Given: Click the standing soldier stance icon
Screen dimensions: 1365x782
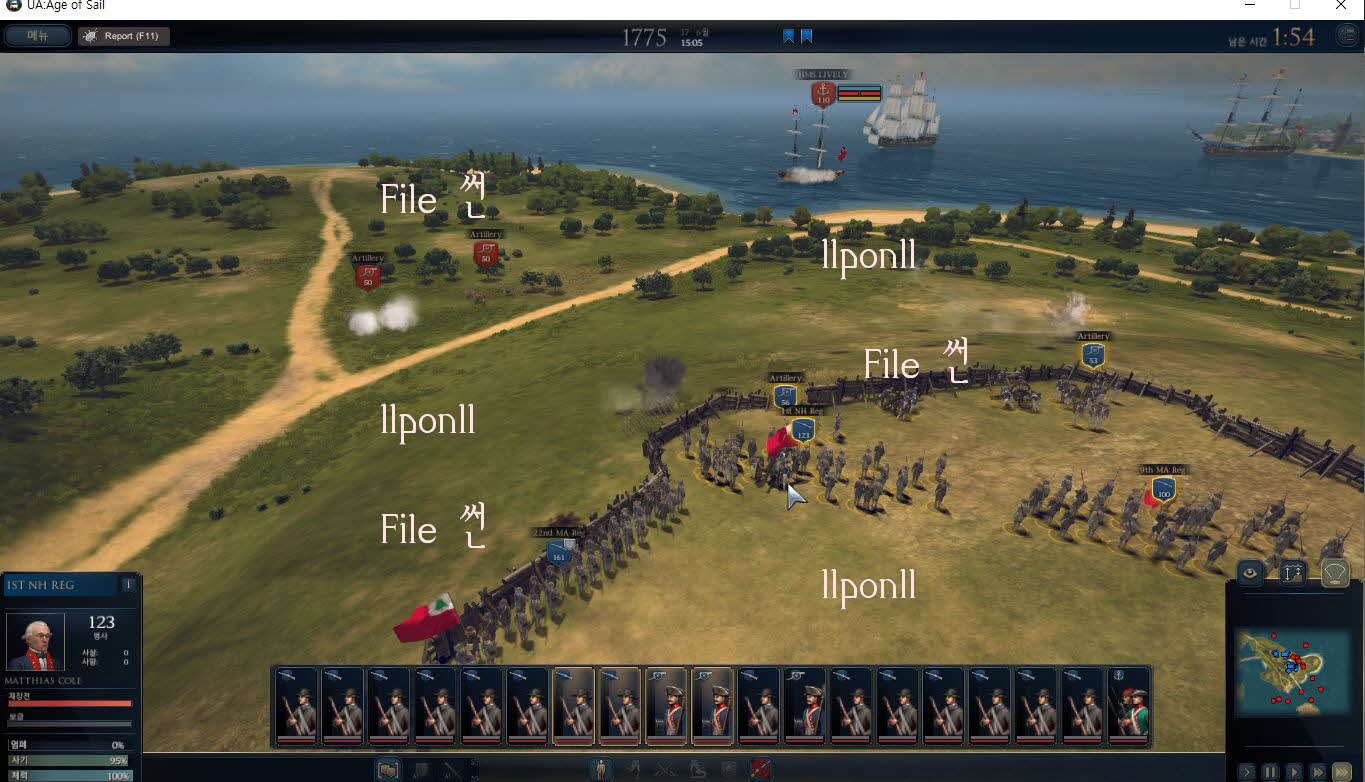Looking at the screenshot, I should pyautogui.click(x=599, y=770).
